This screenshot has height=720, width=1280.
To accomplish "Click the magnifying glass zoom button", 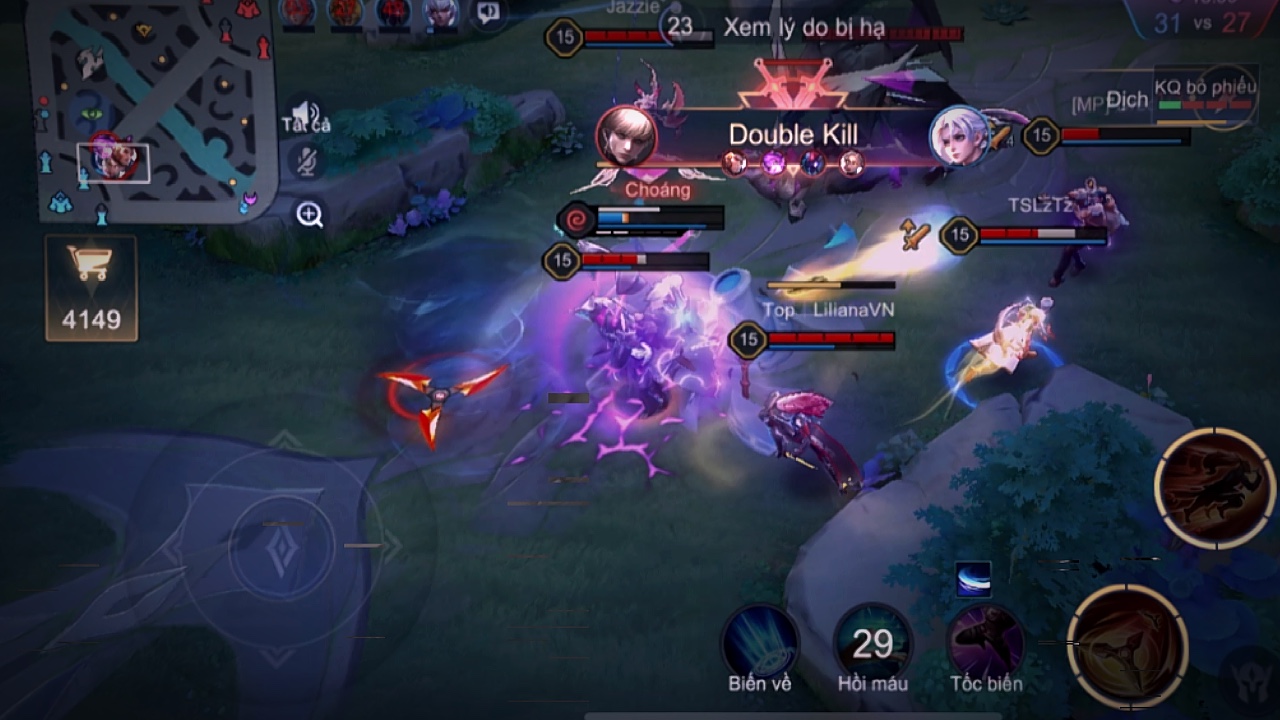I will click(309, 213).
